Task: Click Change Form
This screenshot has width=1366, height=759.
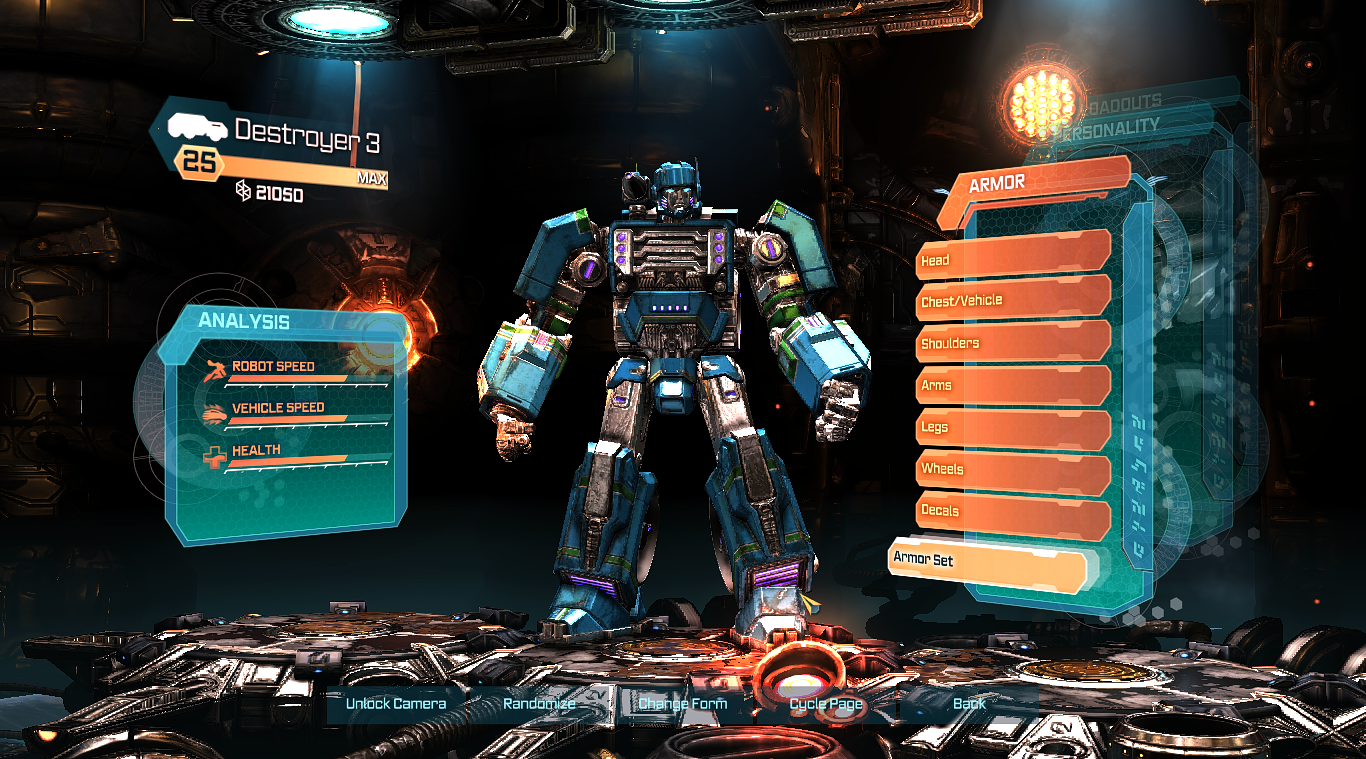Action: point(682,704)
